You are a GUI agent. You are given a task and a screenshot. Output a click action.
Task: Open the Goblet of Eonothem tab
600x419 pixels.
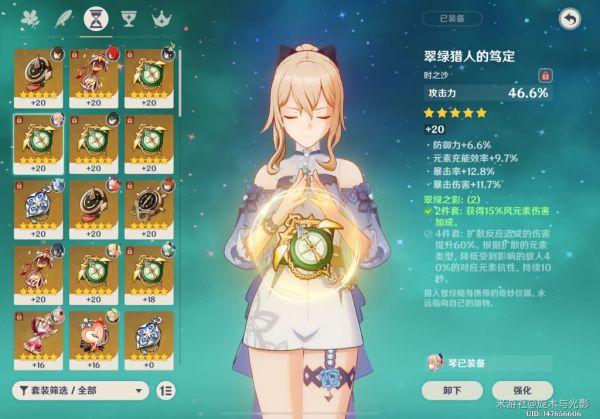tap(128, 18)
